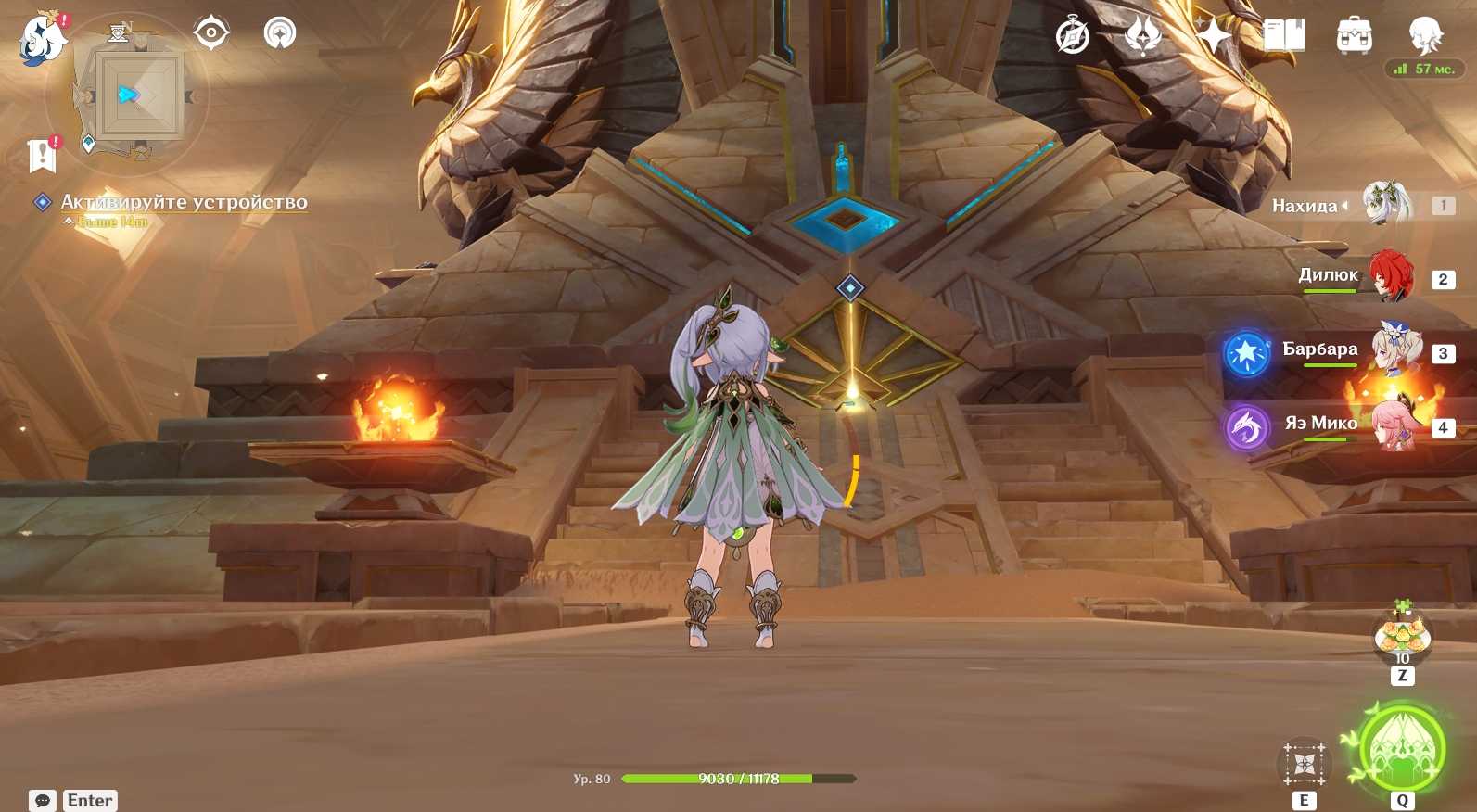Open the Paimon menu icon
This screenshot has width=1477, height=812.
(x=43, y=39)
